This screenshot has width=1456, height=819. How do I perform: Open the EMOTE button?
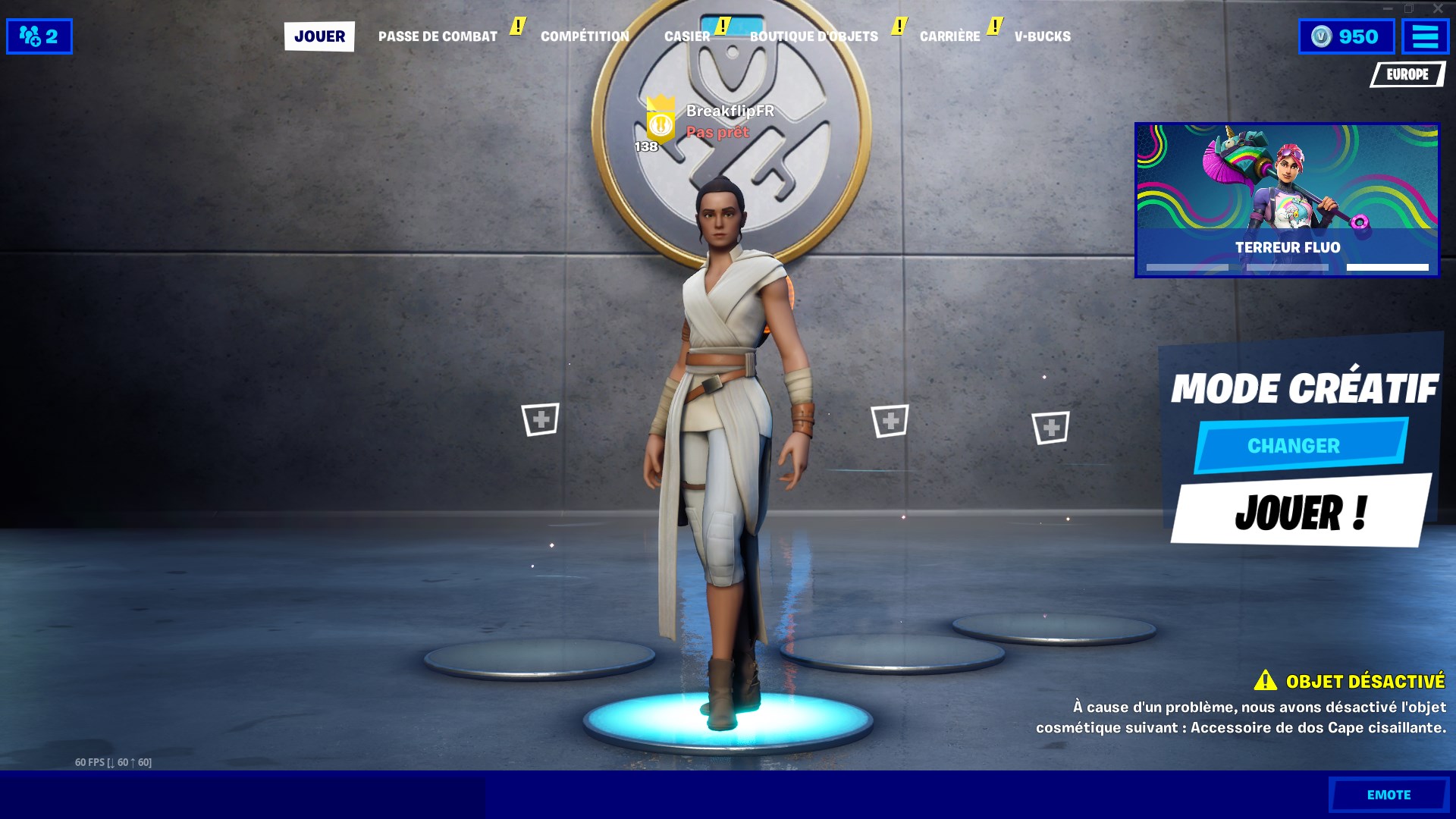[1389, 795]
